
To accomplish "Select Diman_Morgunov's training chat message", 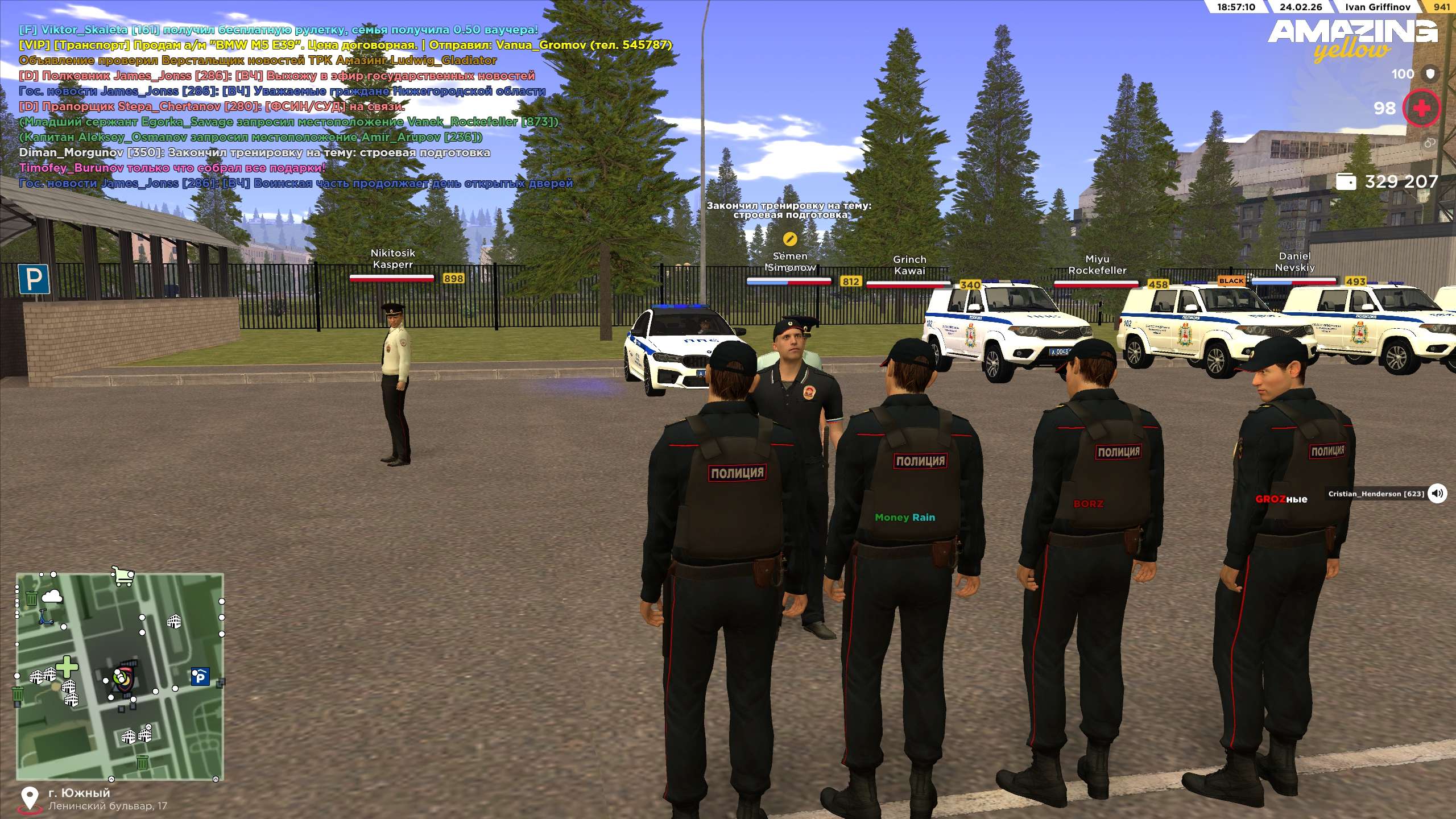I will tap(254, 152).
